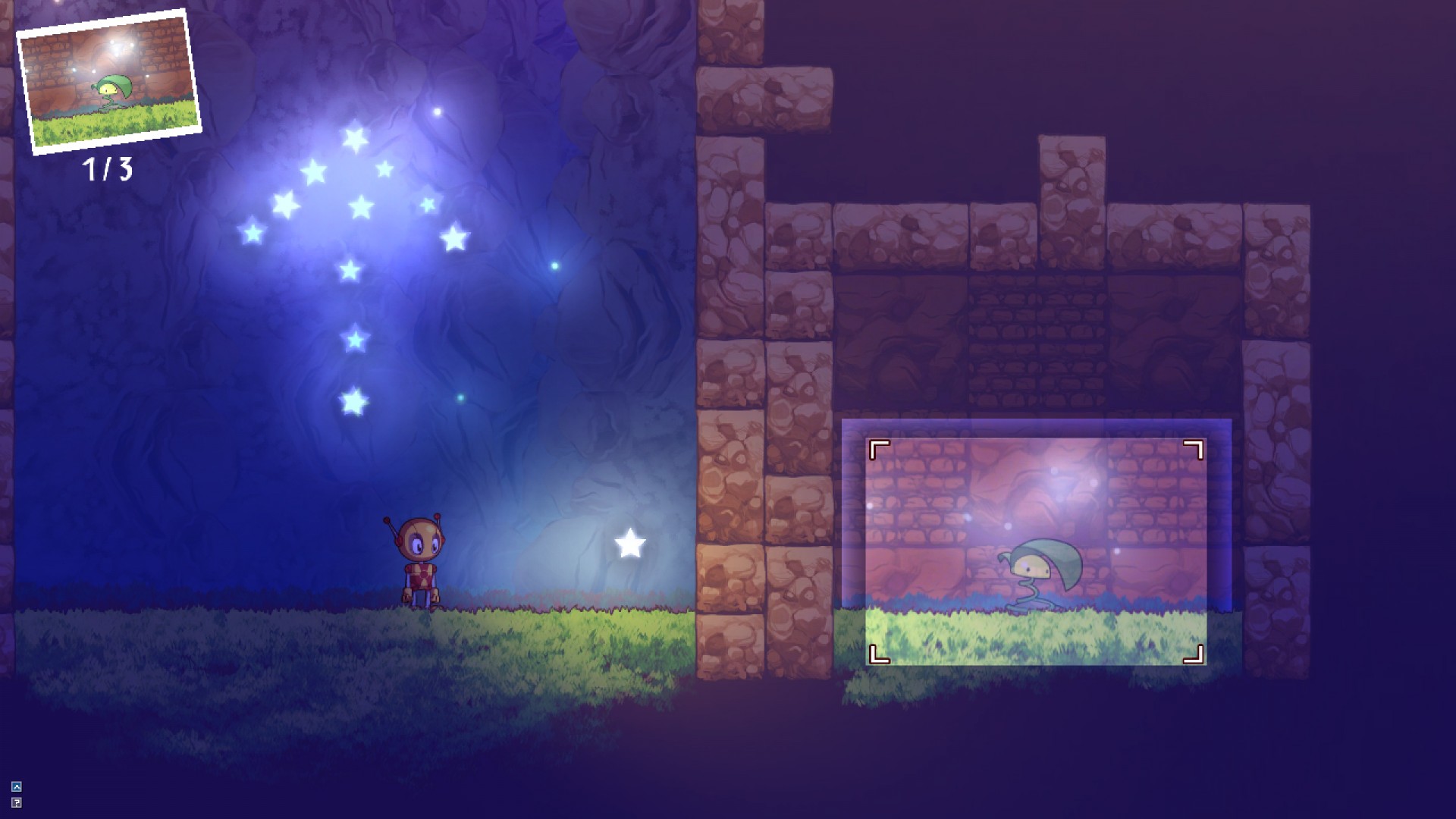1456x819 pixels.
Task: Expand the photo collection counter showing 1/3
Action: 108,168
